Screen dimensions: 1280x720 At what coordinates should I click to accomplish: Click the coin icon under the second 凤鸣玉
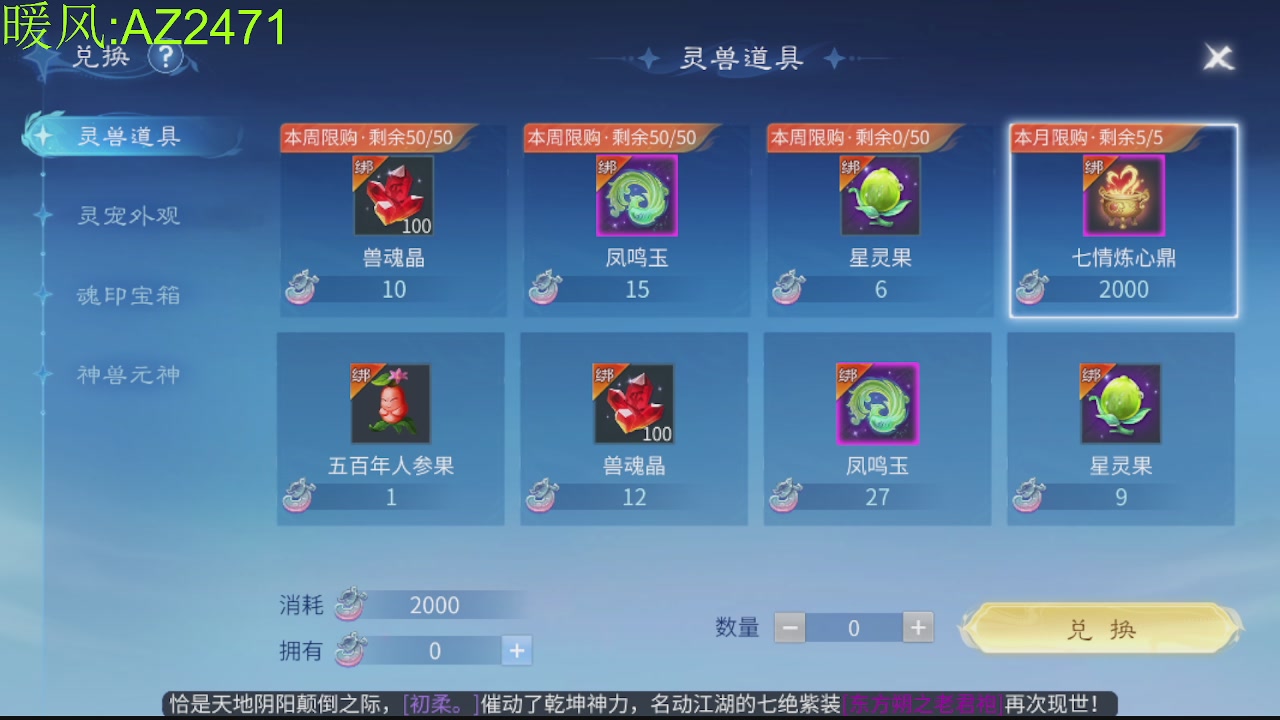(787, 496)
